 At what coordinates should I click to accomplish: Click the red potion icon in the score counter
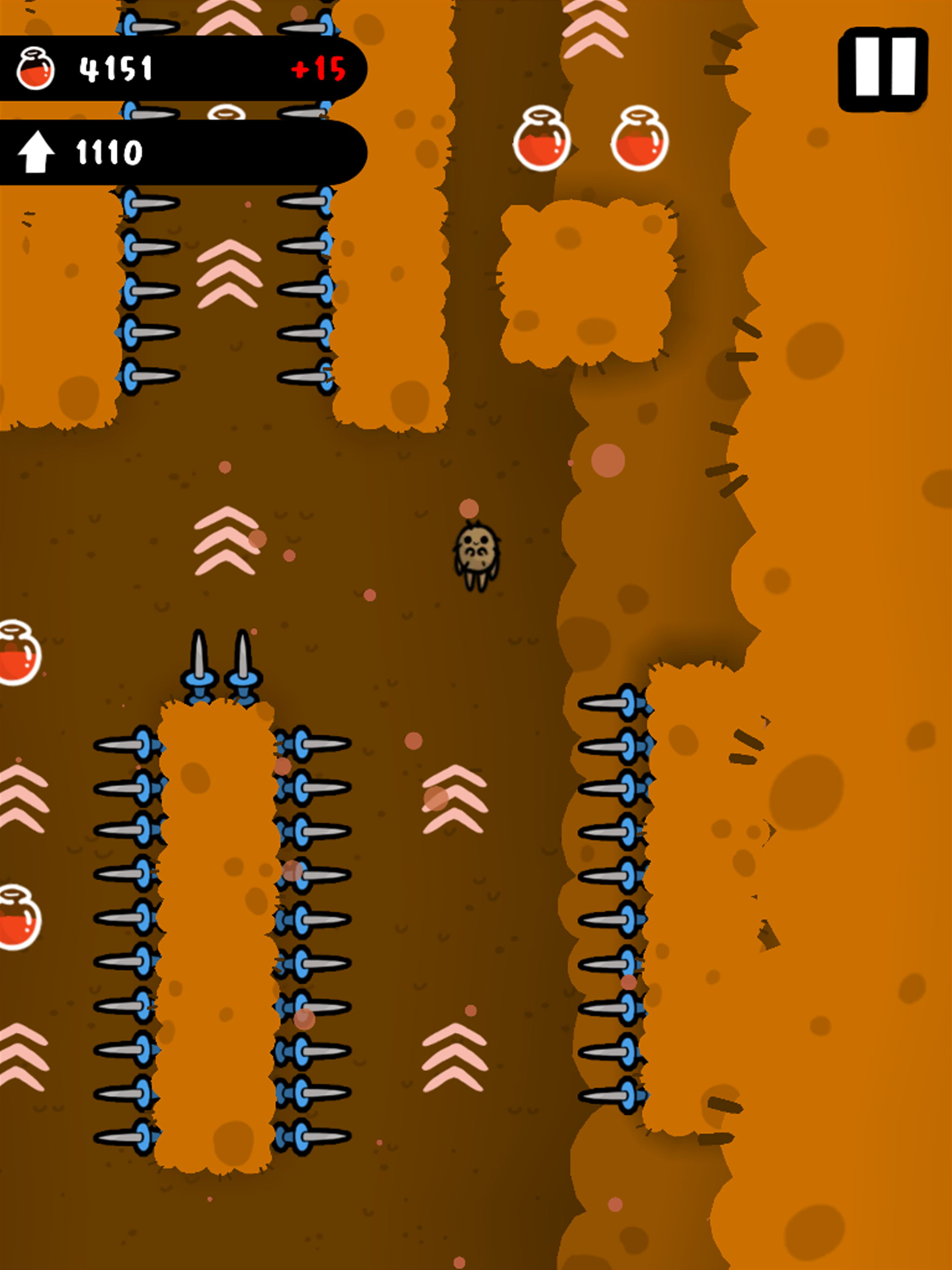(36, 69)
